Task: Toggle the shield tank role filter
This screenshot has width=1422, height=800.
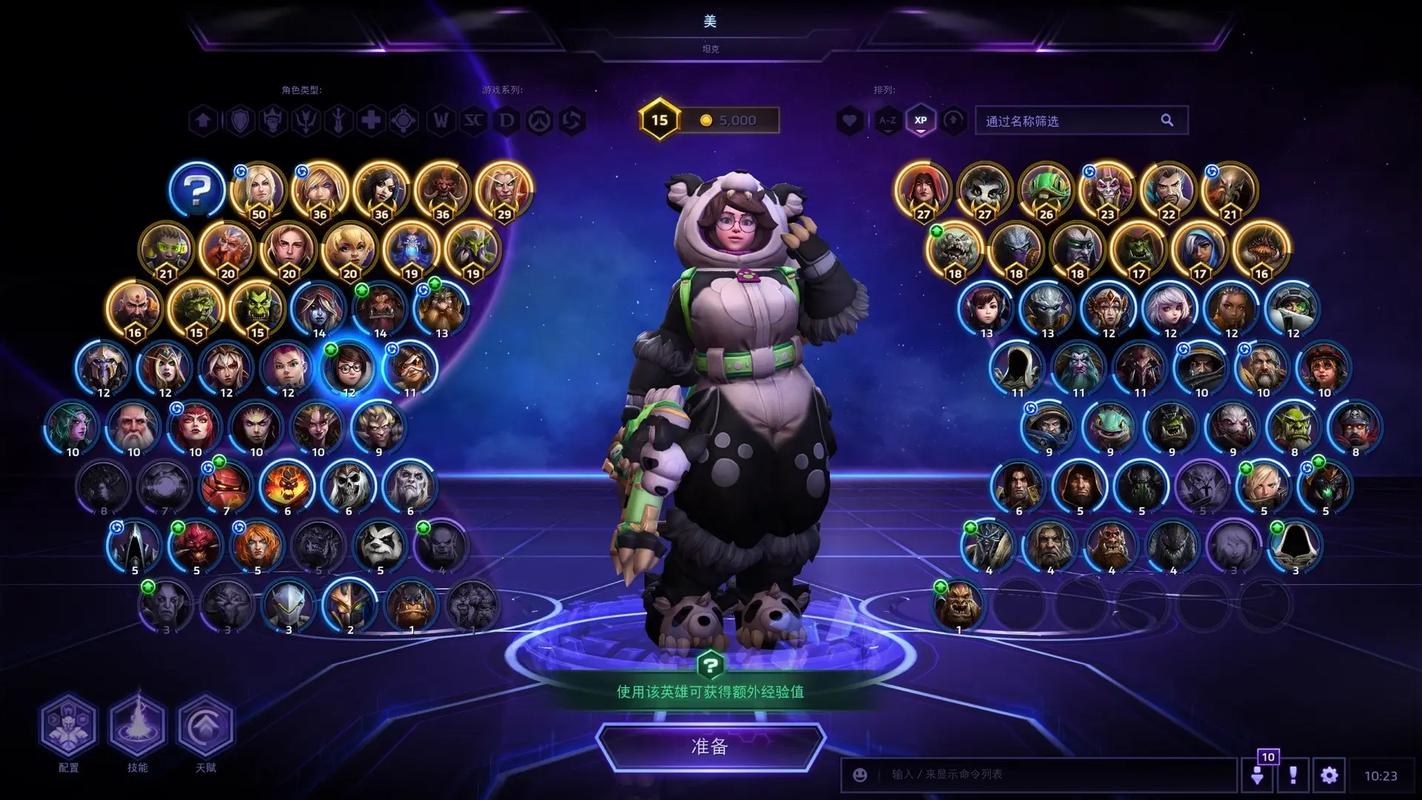Action: point(240,121)
